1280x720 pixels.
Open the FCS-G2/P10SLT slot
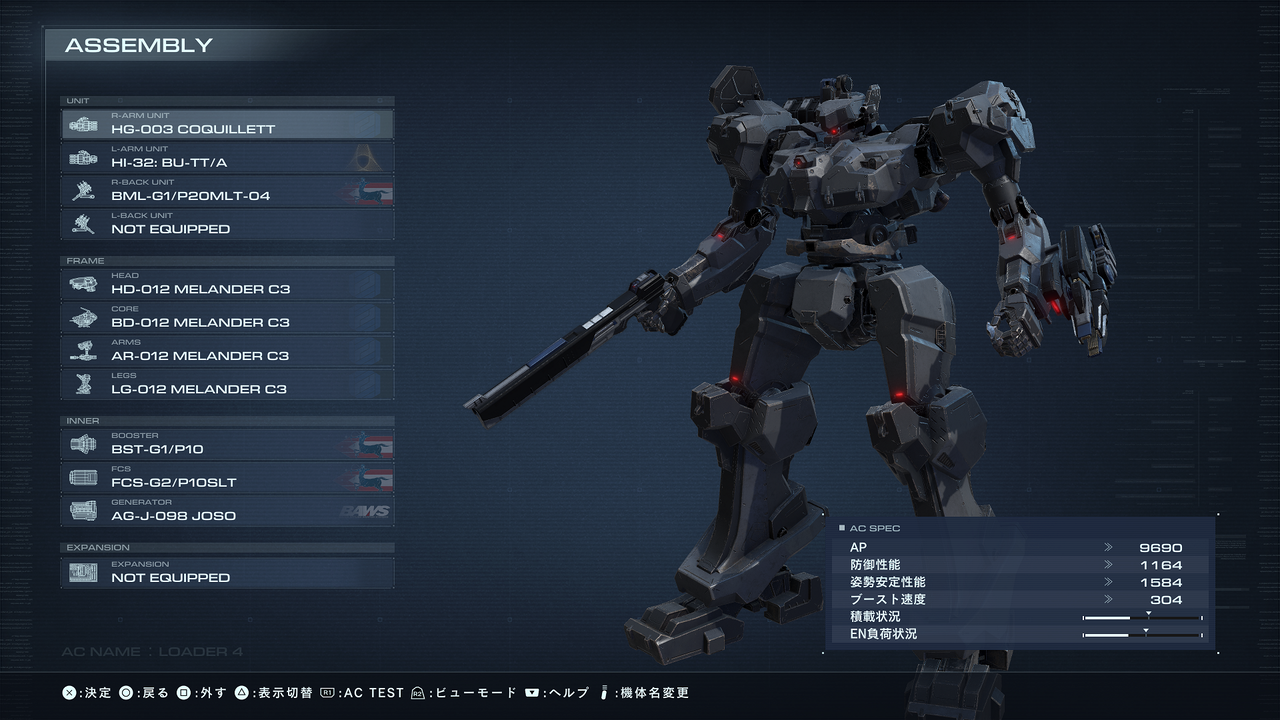coord(227,477)
